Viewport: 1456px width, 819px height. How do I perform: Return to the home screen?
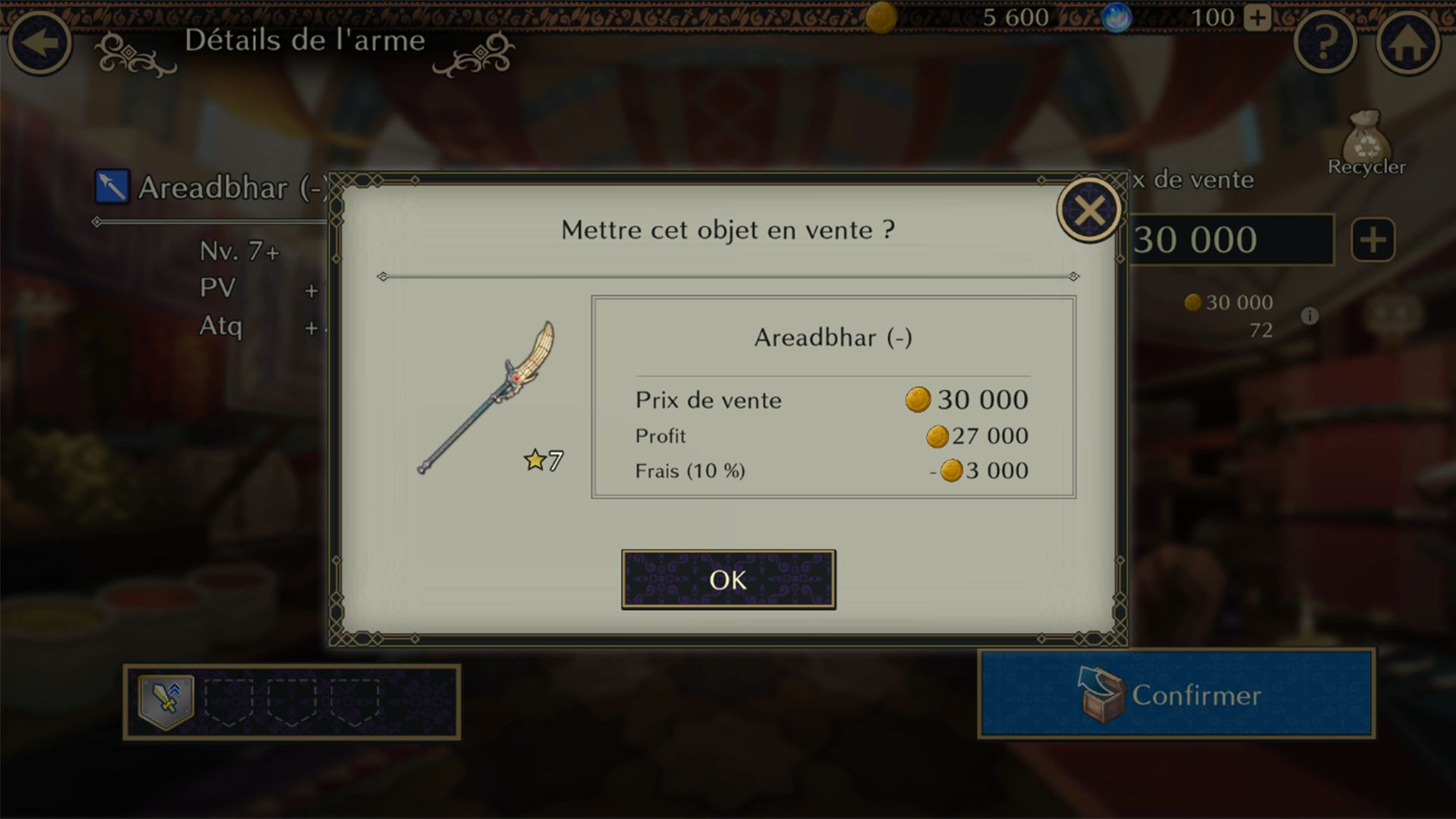coord(1408,43)
